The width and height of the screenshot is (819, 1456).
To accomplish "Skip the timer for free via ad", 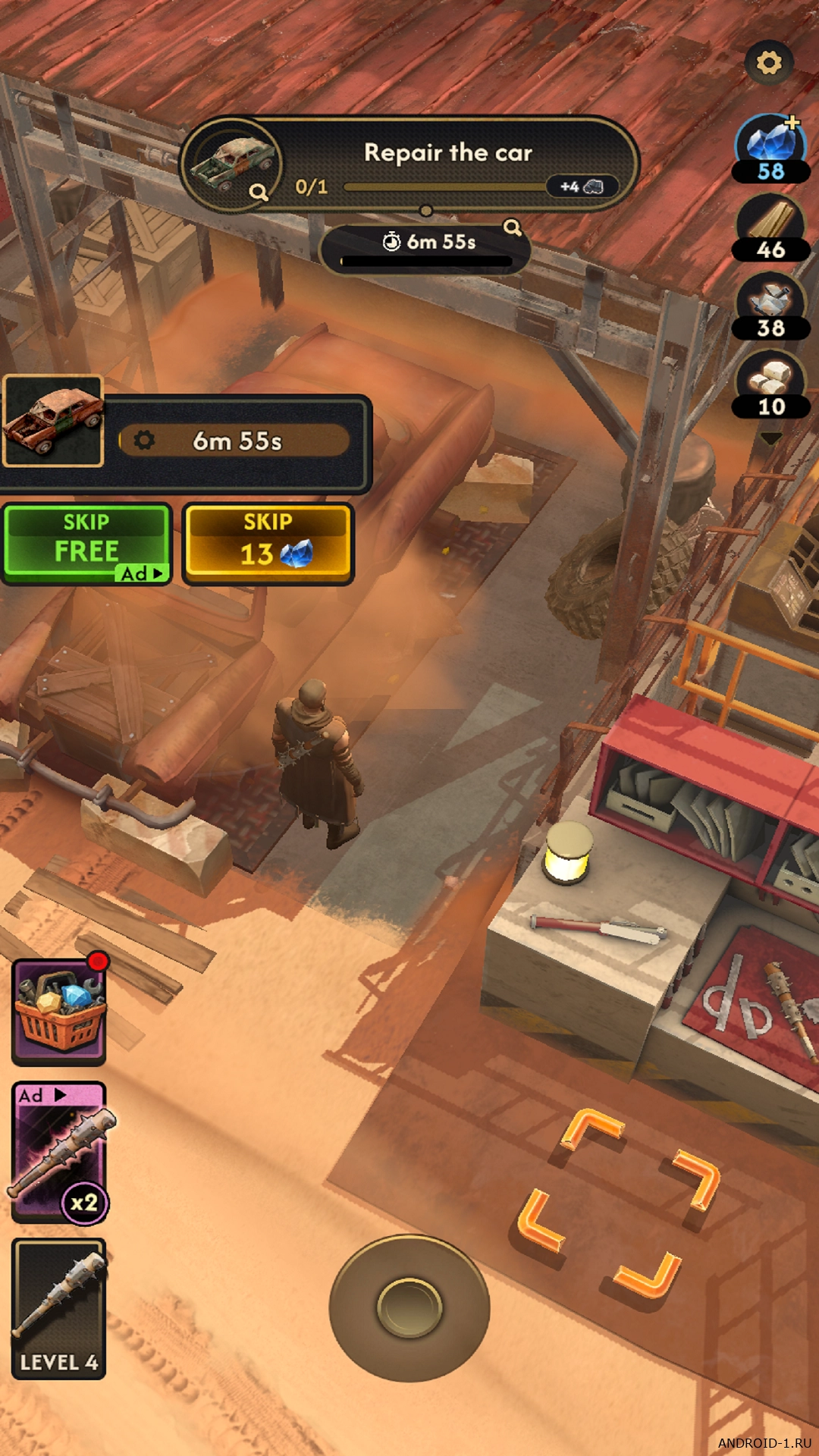I will [x=86, y=543].
